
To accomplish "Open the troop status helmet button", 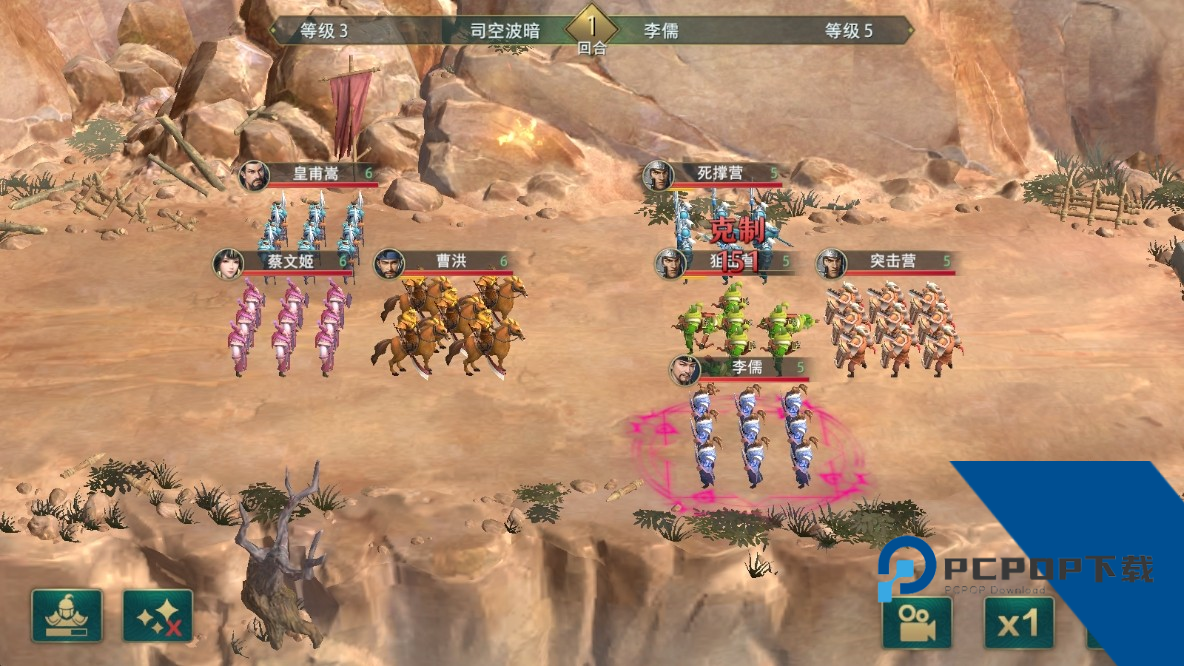I will pyautogui.click(x=67, y=616).
